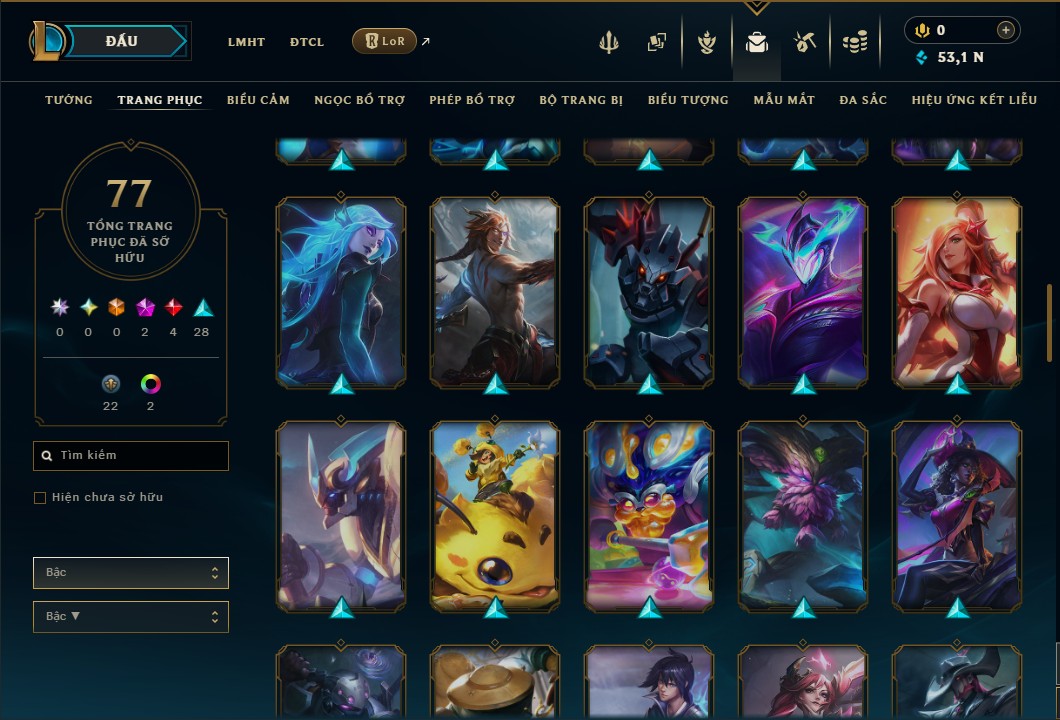The height and width of the screenshot is (720, 1060).
Task: Launch the LoR link
Action: 385,41
